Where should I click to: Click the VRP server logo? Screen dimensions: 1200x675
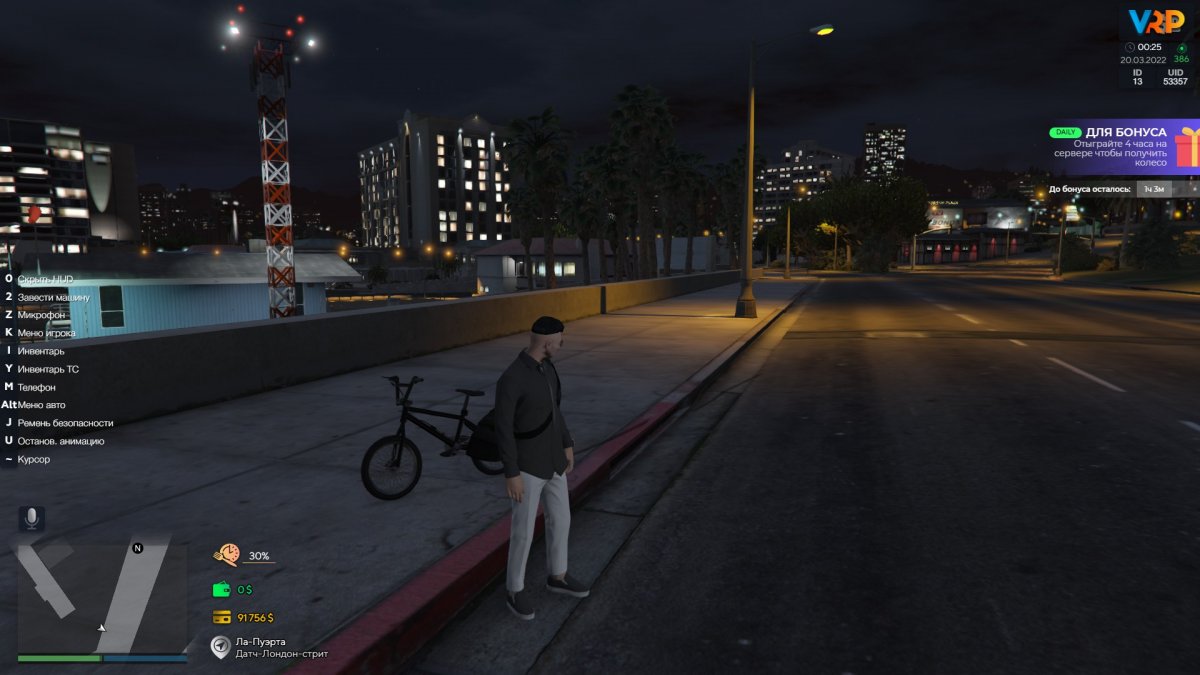[x=1156, y=22]
